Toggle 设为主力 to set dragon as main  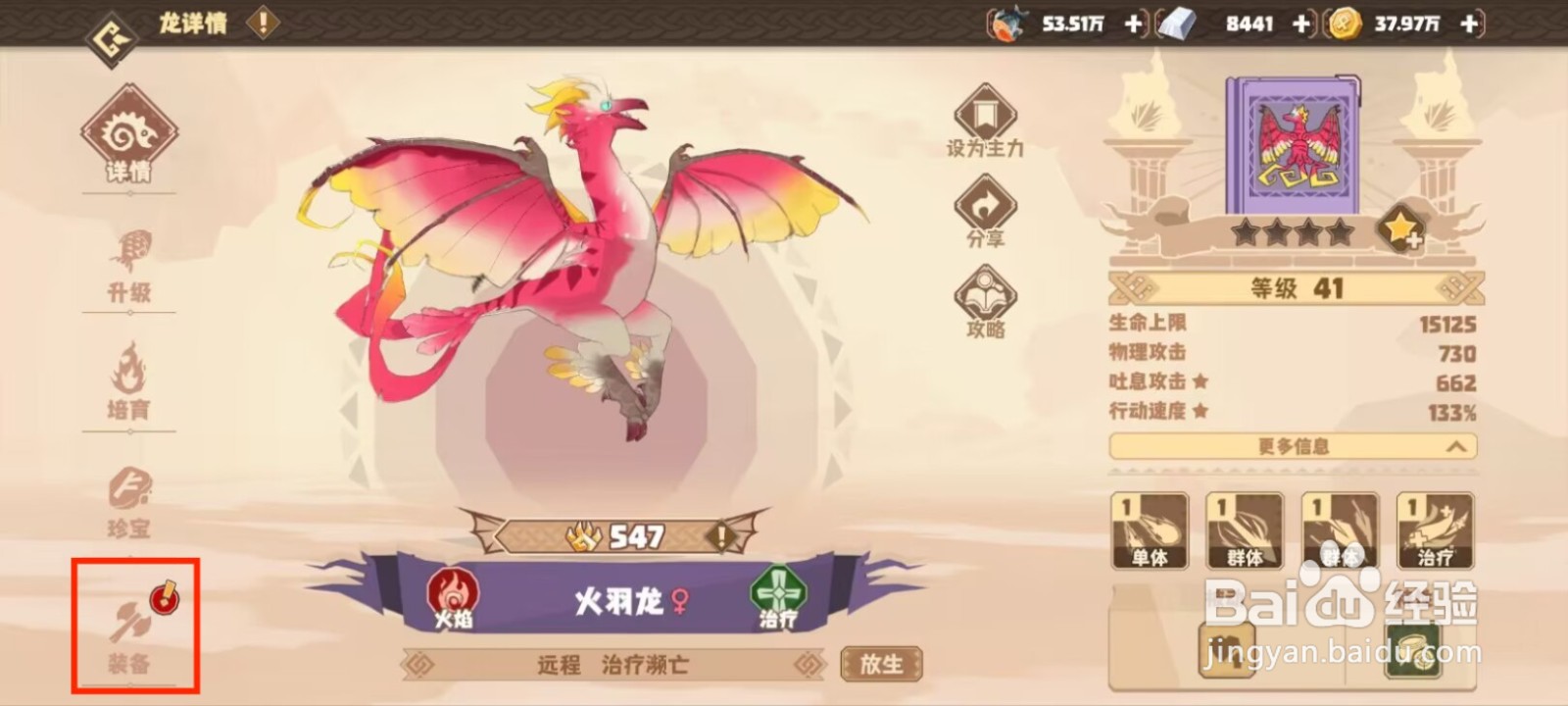(x=984, y=118)
